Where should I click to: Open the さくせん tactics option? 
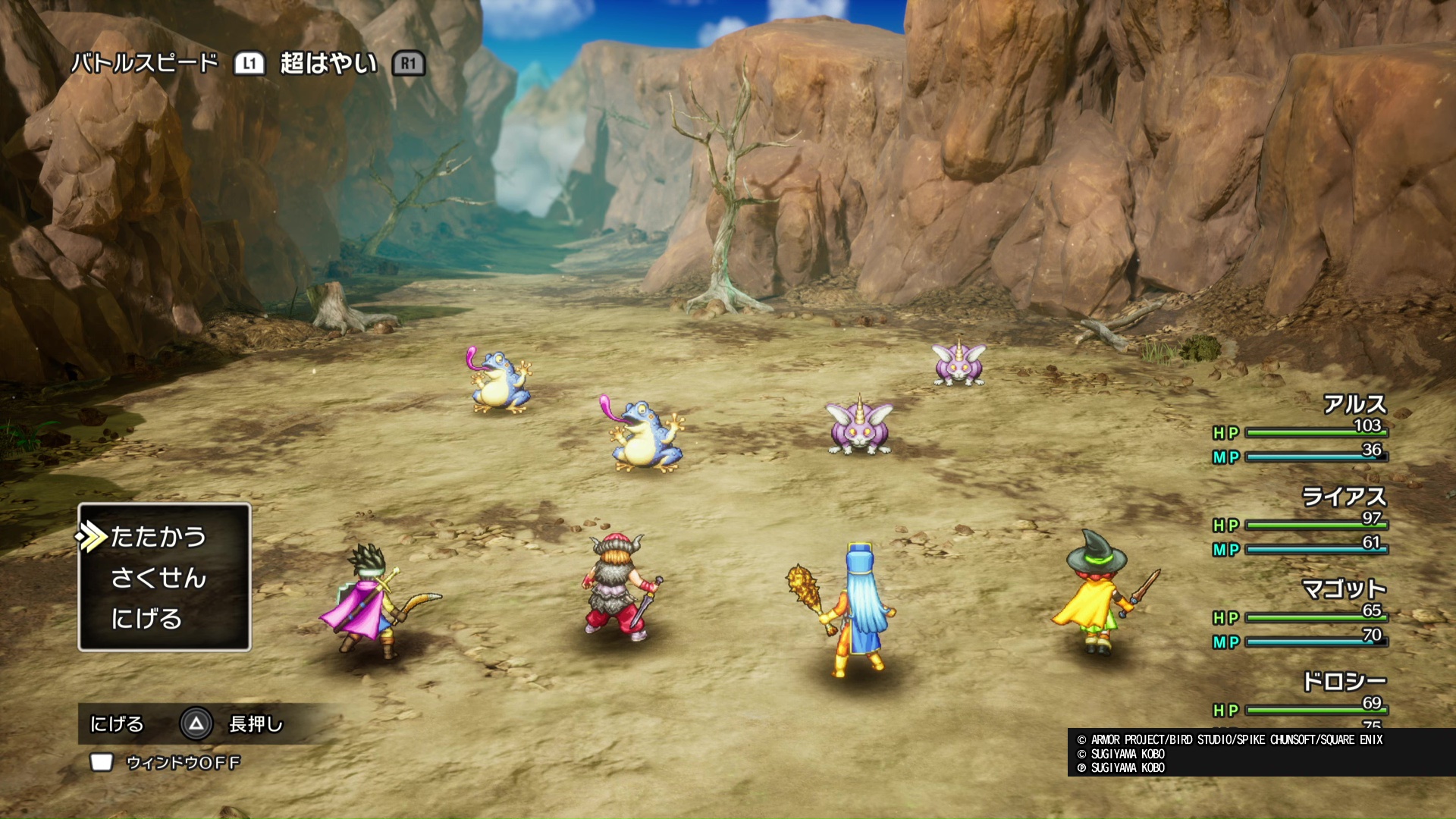[x=158, y=579]
